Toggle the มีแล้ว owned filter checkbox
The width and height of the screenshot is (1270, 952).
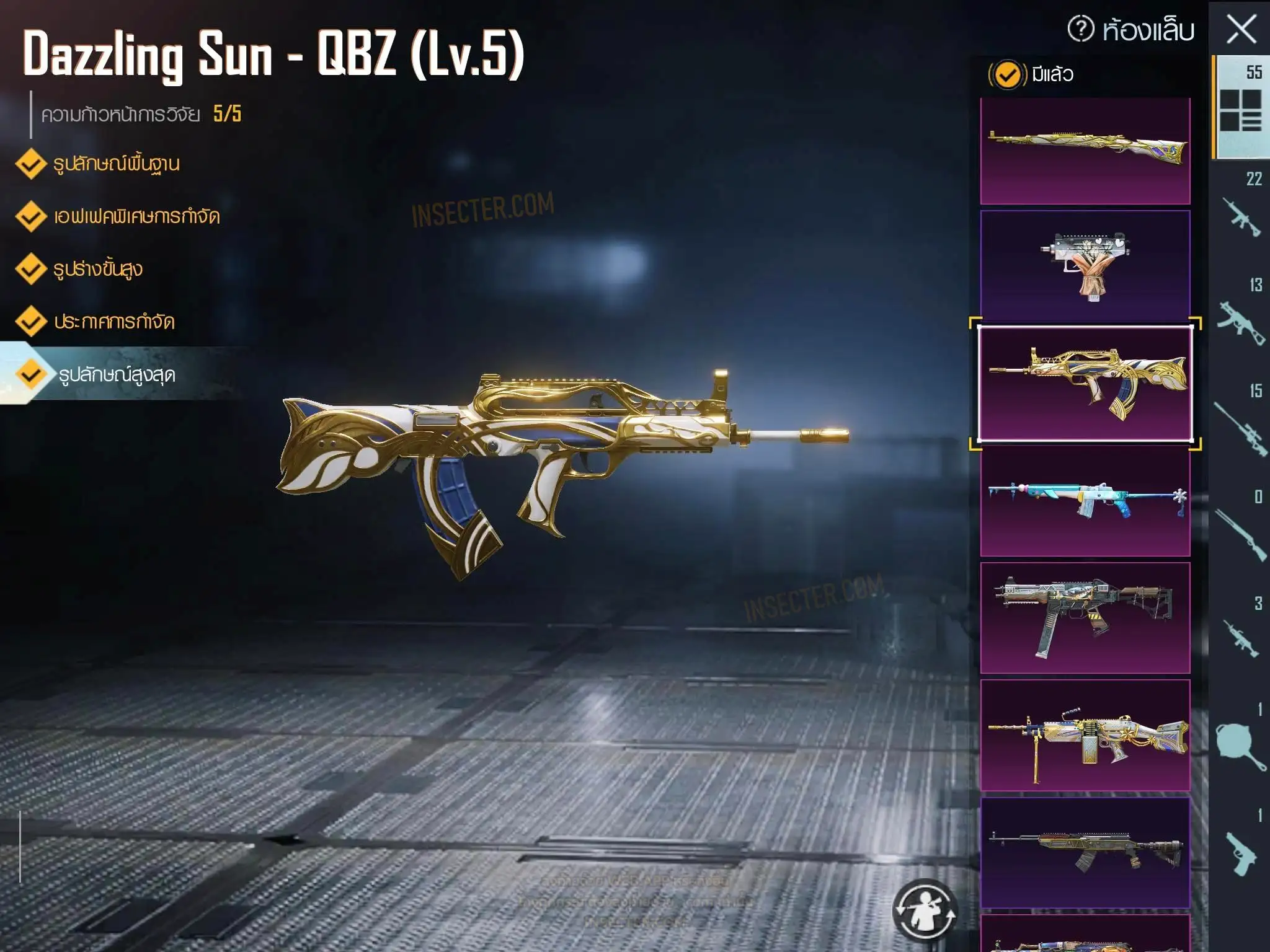coord(1007,75)
